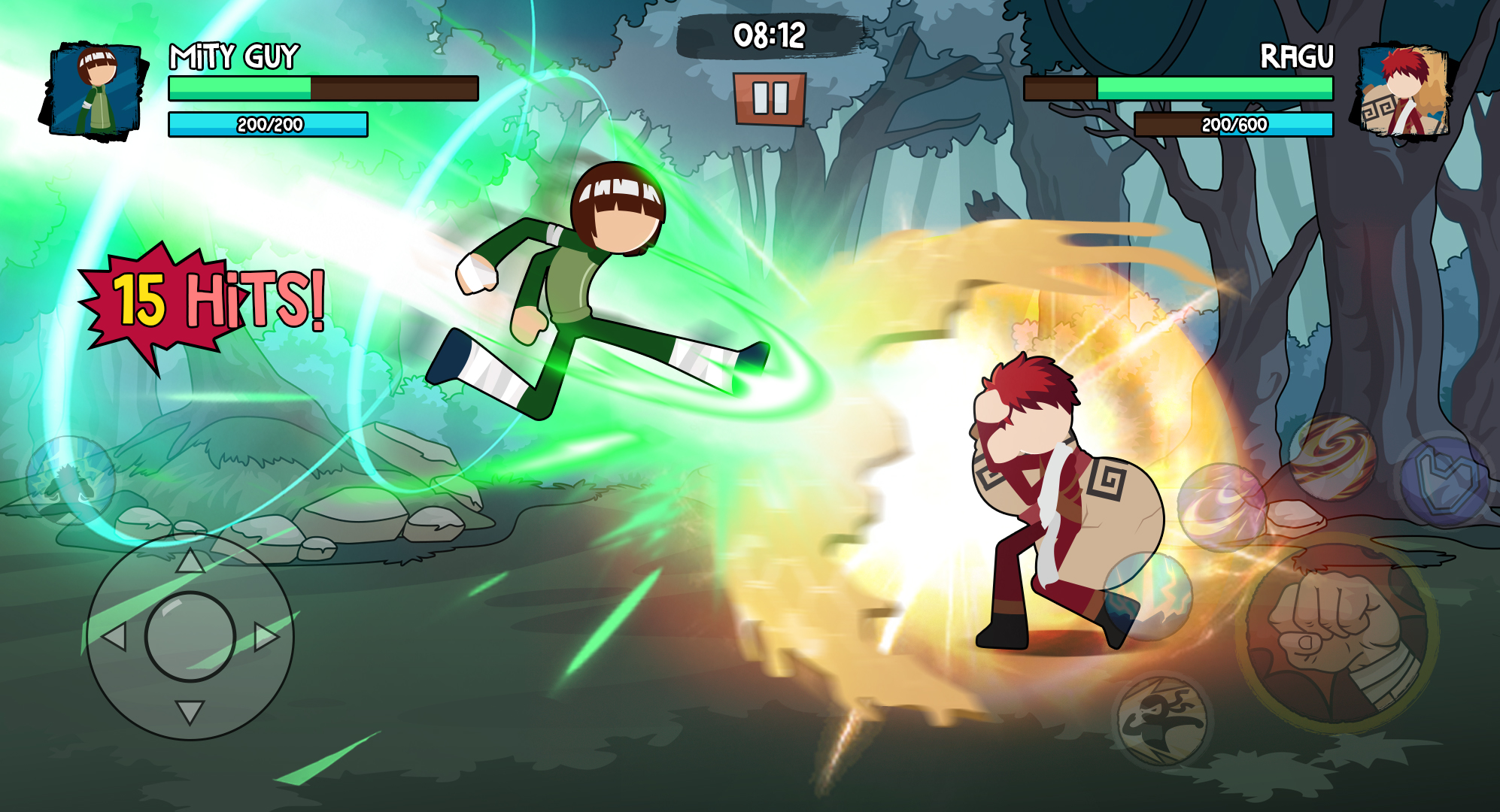The height and width of the screenshot is (812, 1500).
Task: Select Mity Guy's character portrait
Action: coord(94,92)
